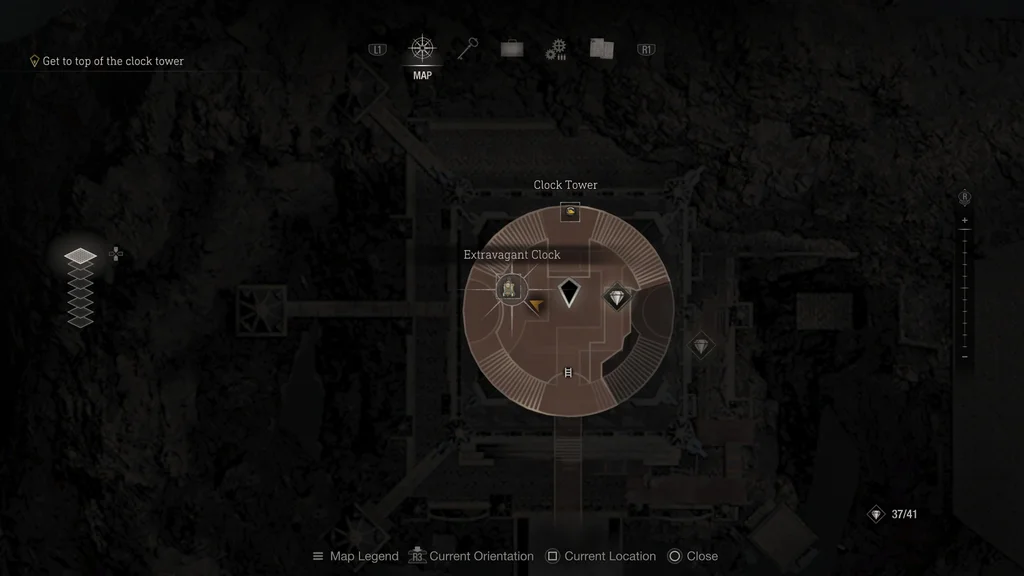Image resolution: width=1024 pixels, height=576 pixels.
Task: Select the item marker below Clock Tower label
Action: pyautogui.click(x=570, y=212)
